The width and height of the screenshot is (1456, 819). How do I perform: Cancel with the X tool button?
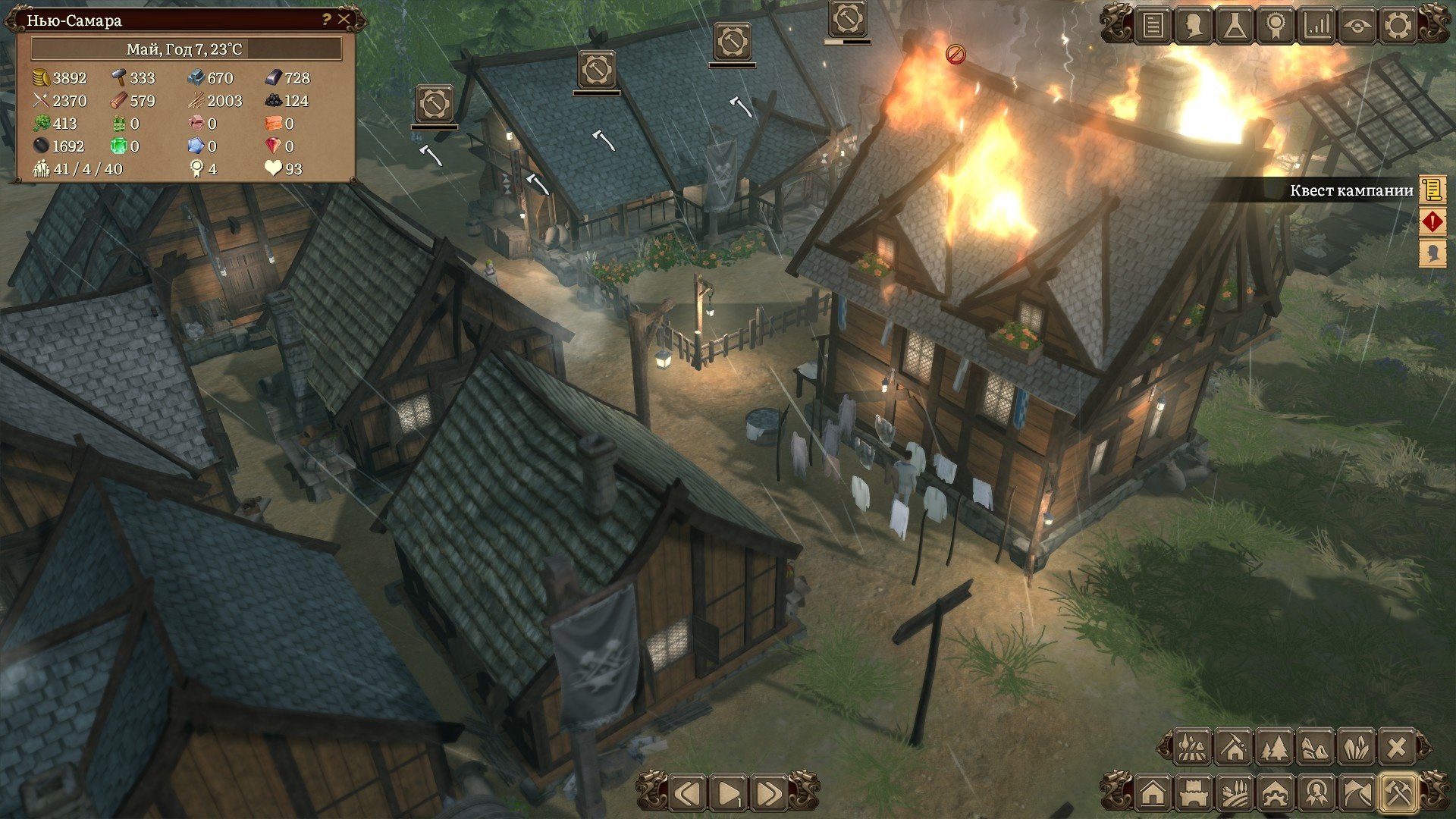(1397, 748)
